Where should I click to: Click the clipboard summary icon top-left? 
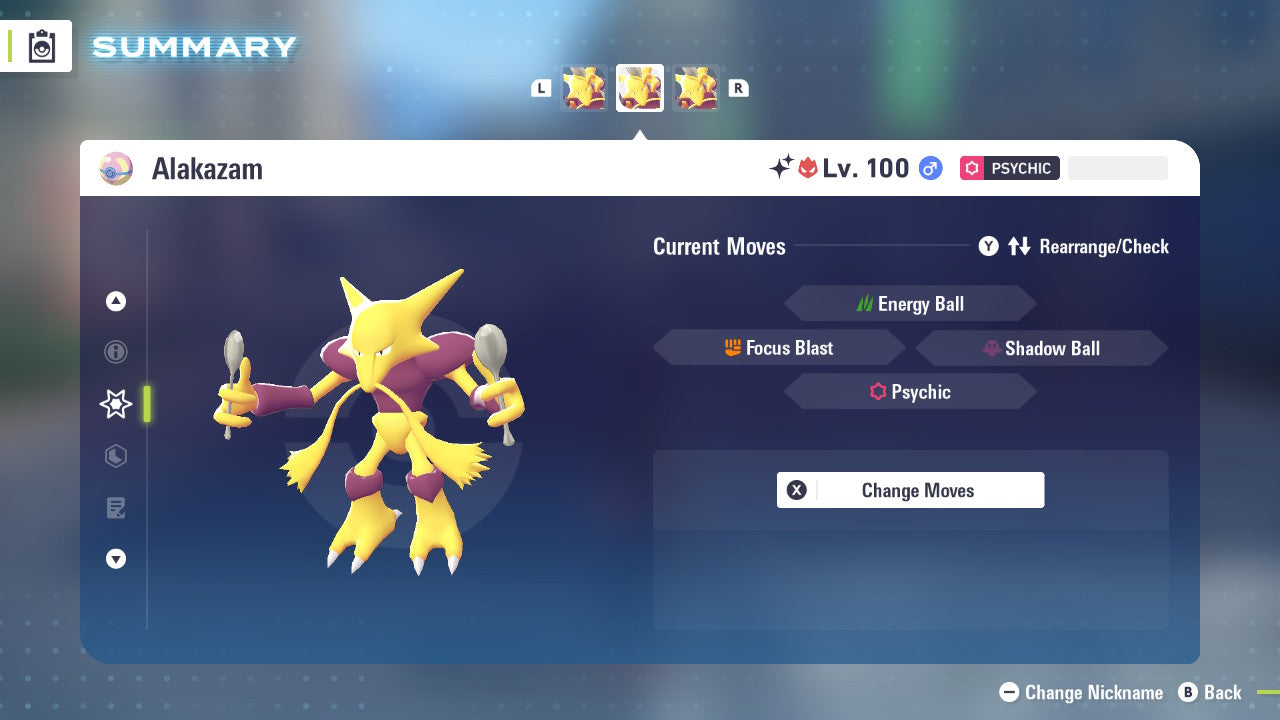tap(41, 46)
